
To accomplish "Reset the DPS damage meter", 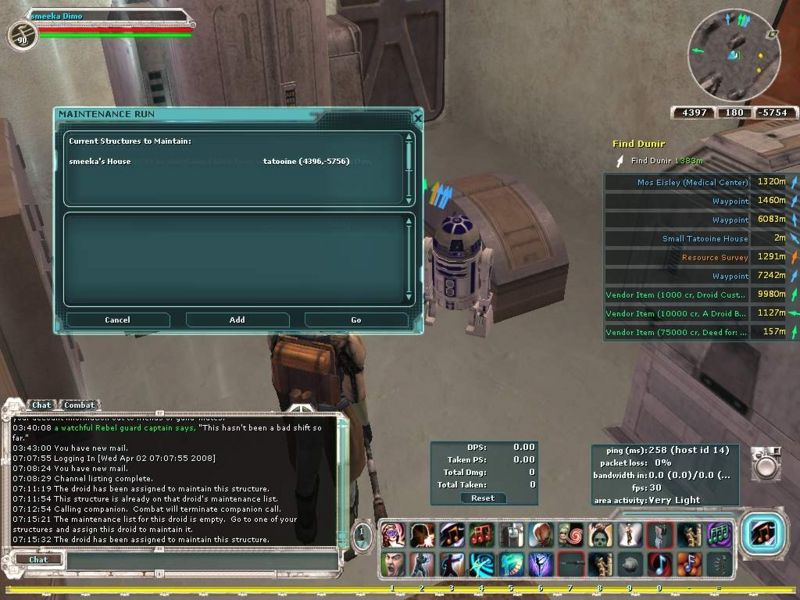I will coord(482,498).
